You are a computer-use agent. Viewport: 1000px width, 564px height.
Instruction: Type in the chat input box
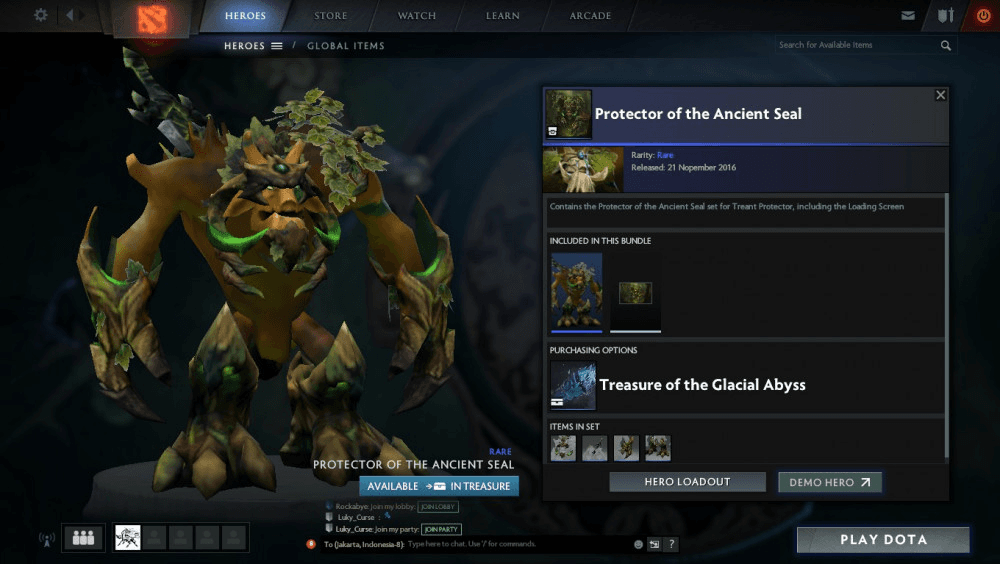click(515, 544)
